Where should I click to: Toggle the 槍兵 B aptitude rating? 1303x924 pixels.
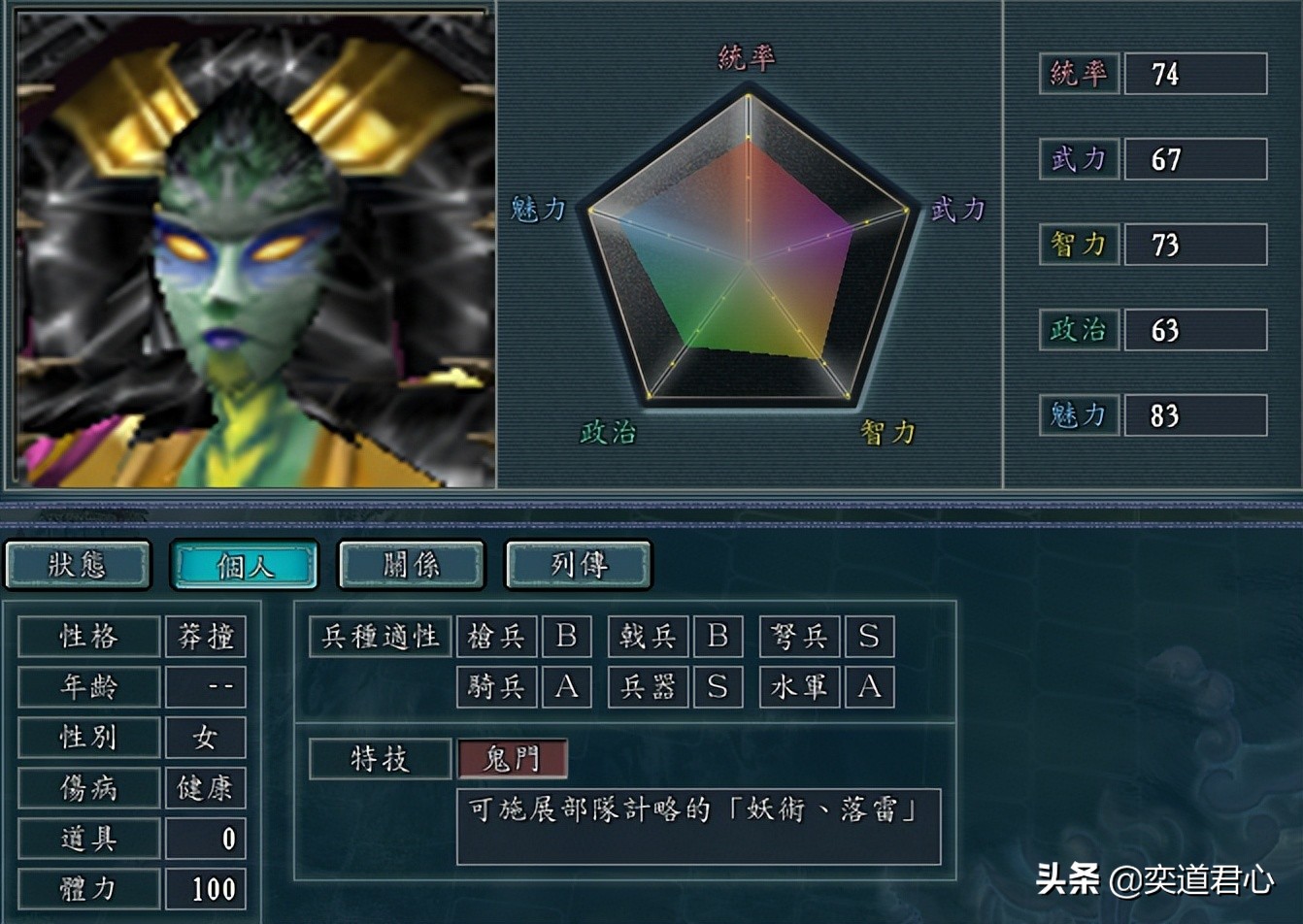(x=566, y=638)
